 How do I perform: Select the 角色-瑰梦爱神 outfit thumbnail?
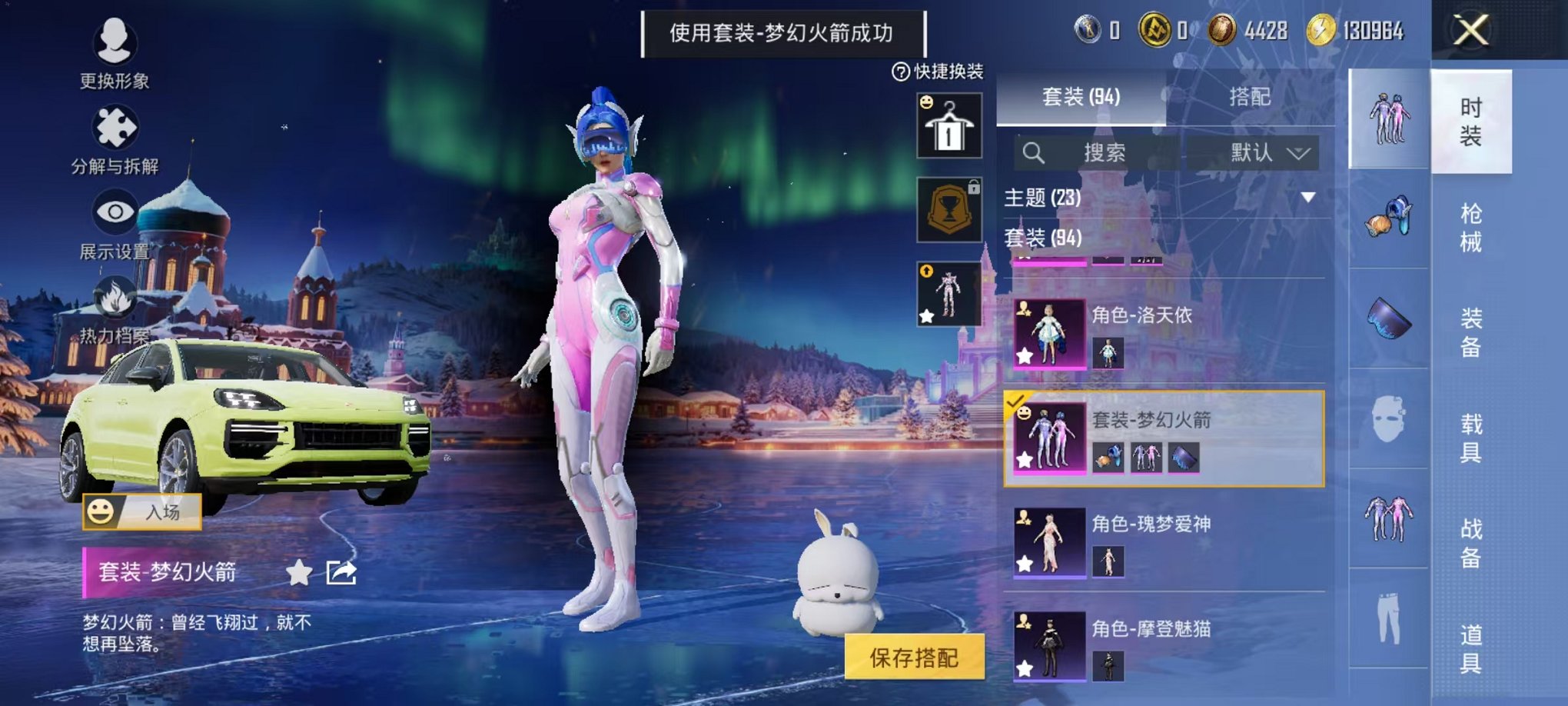(x=1051, y=543)
